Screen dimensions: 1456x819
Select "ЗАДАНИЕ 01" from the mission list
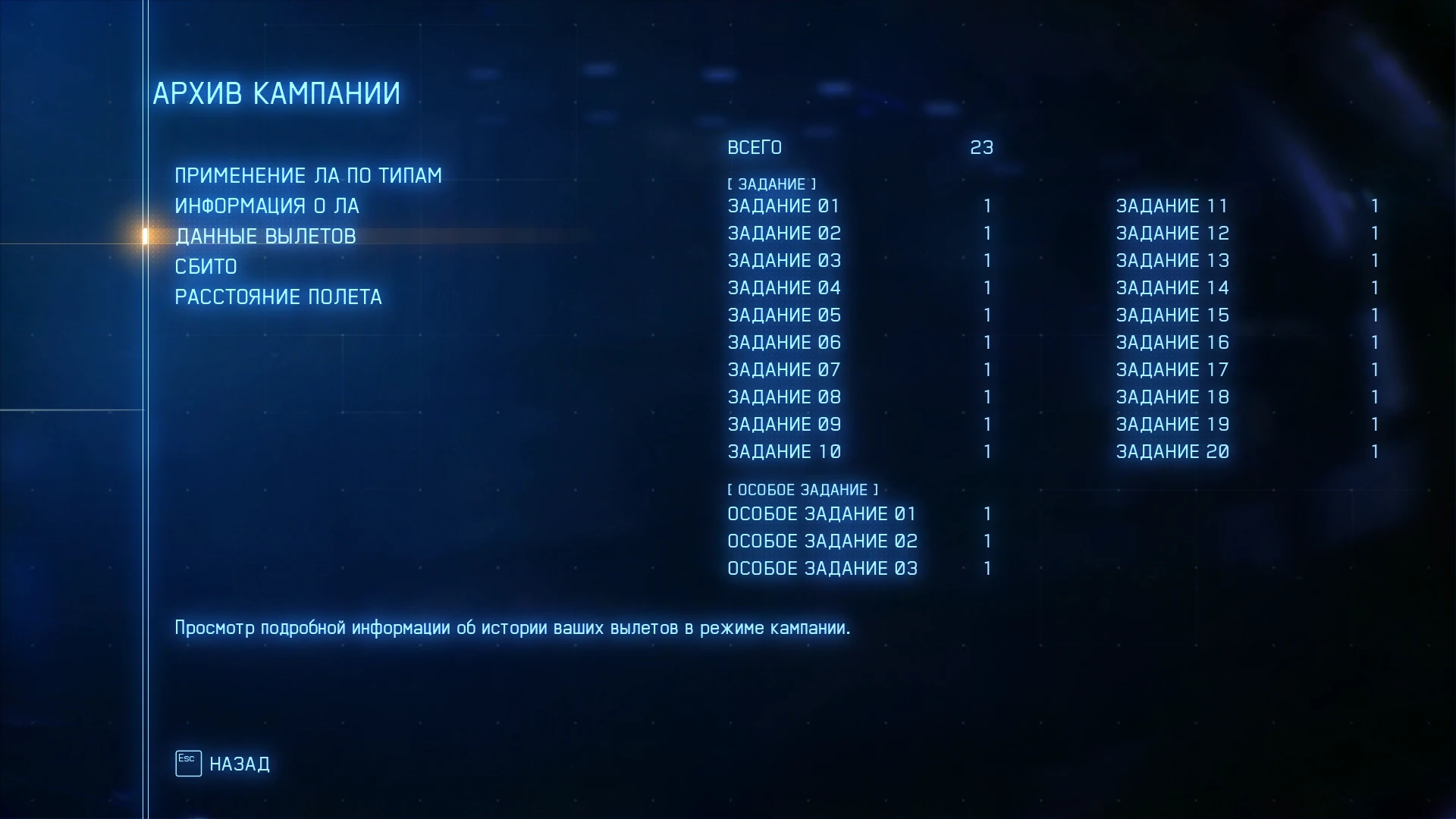[x=784, y=206]
